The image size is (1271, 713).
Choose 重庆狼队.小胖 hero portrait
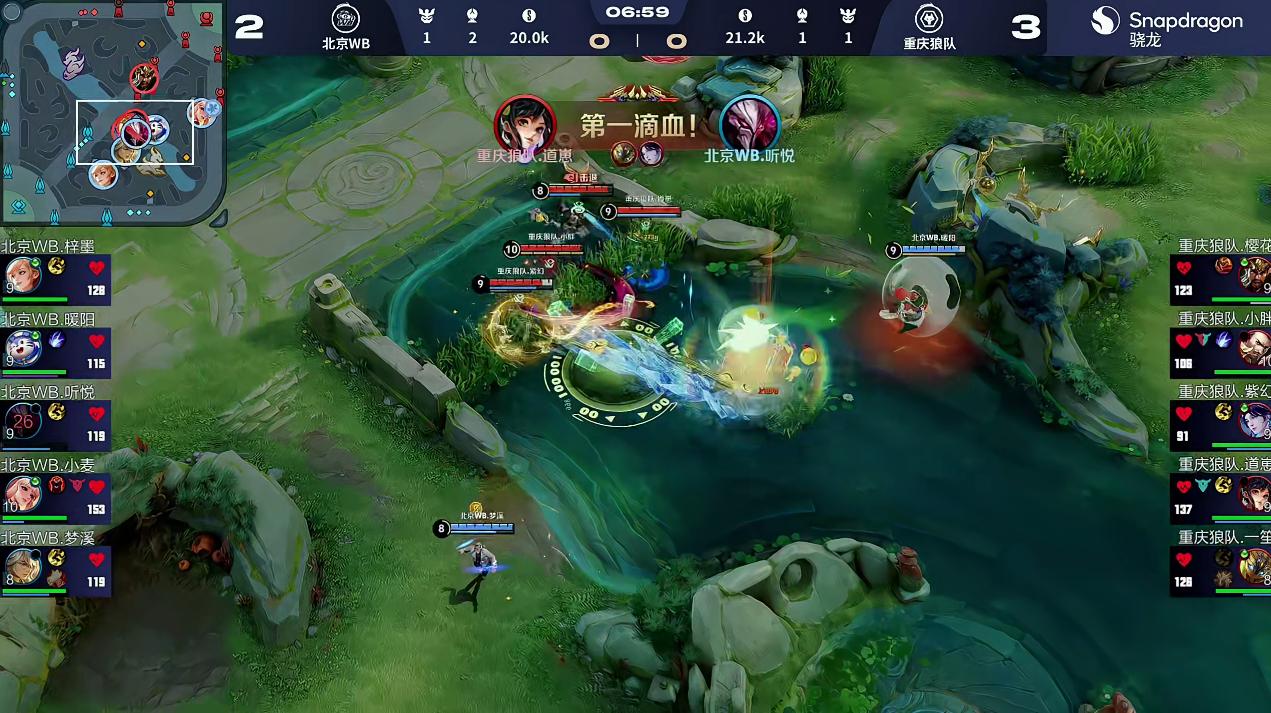1254,349
